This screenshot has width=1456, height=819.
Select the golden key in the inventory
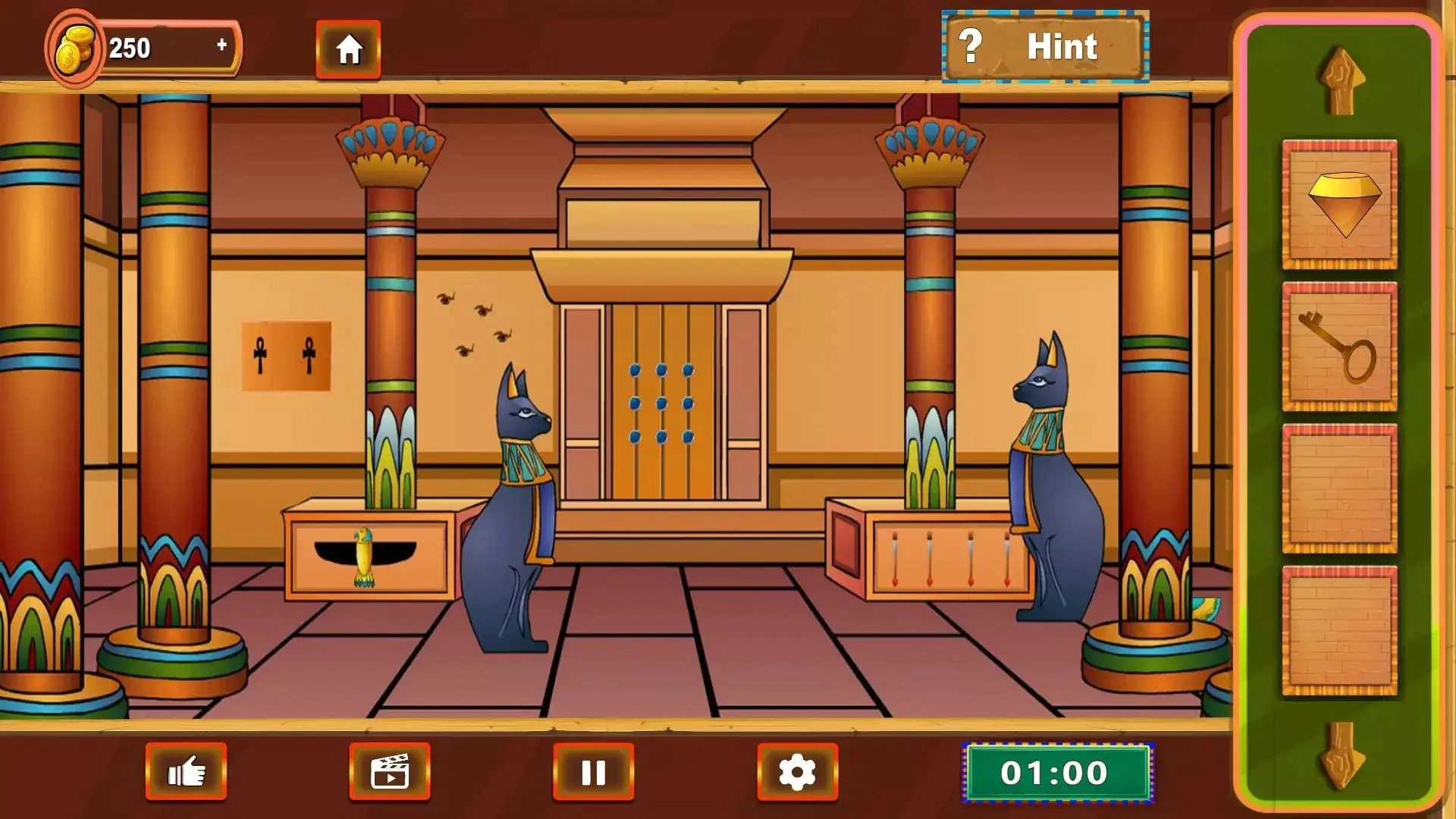click(x=1339, y=349)
